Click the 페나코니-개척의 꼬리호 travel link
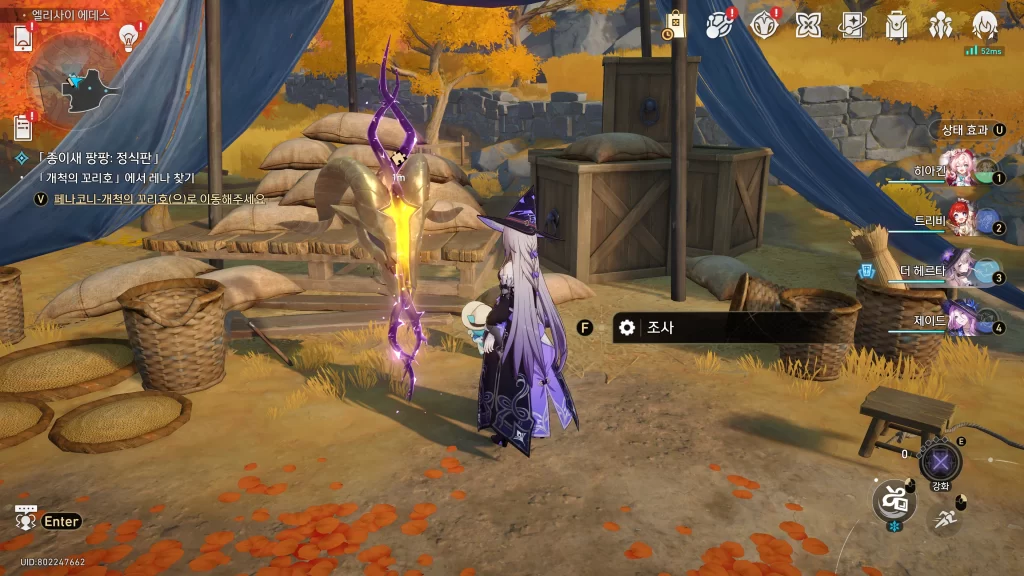The height and width of the screenshot is (576, 1024). 160,199
